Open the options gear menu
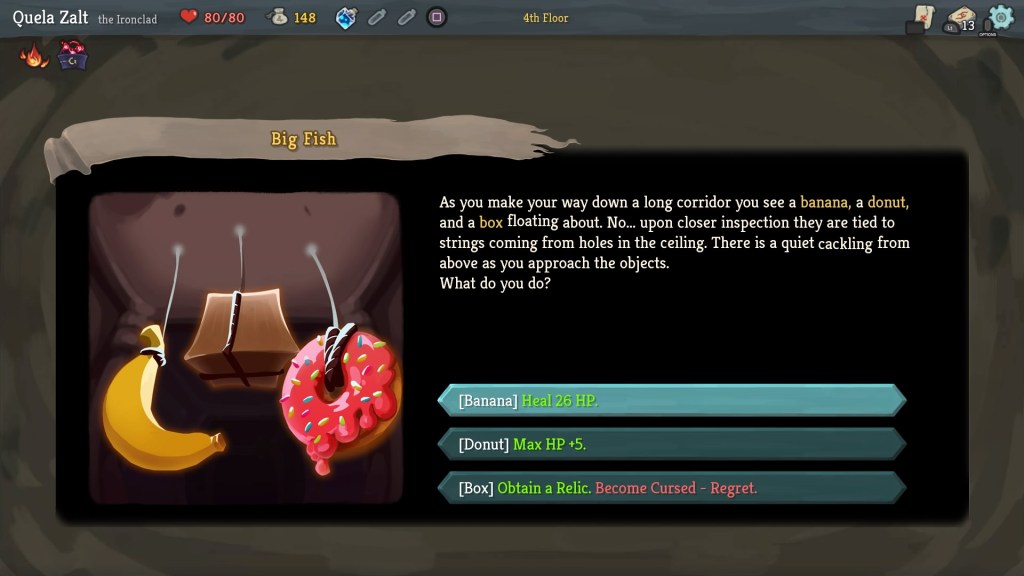1024x576 pixels. 999,18
